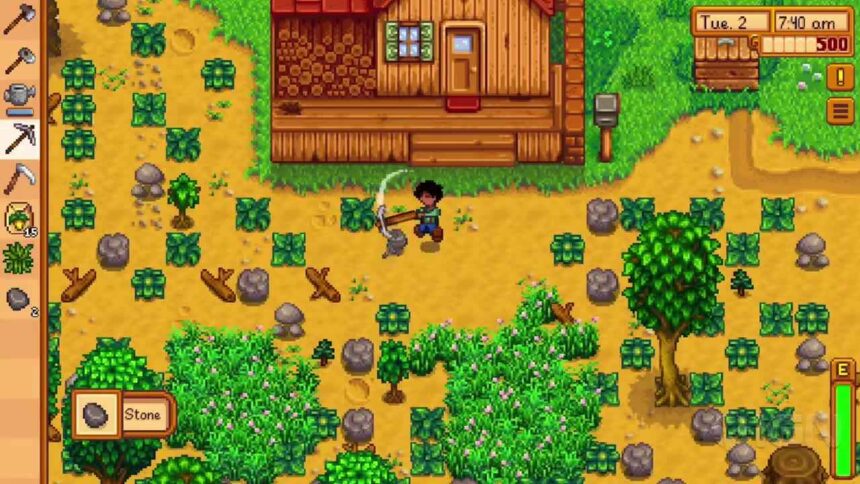Pick the green fiber item slot

(x=18, y=258)
